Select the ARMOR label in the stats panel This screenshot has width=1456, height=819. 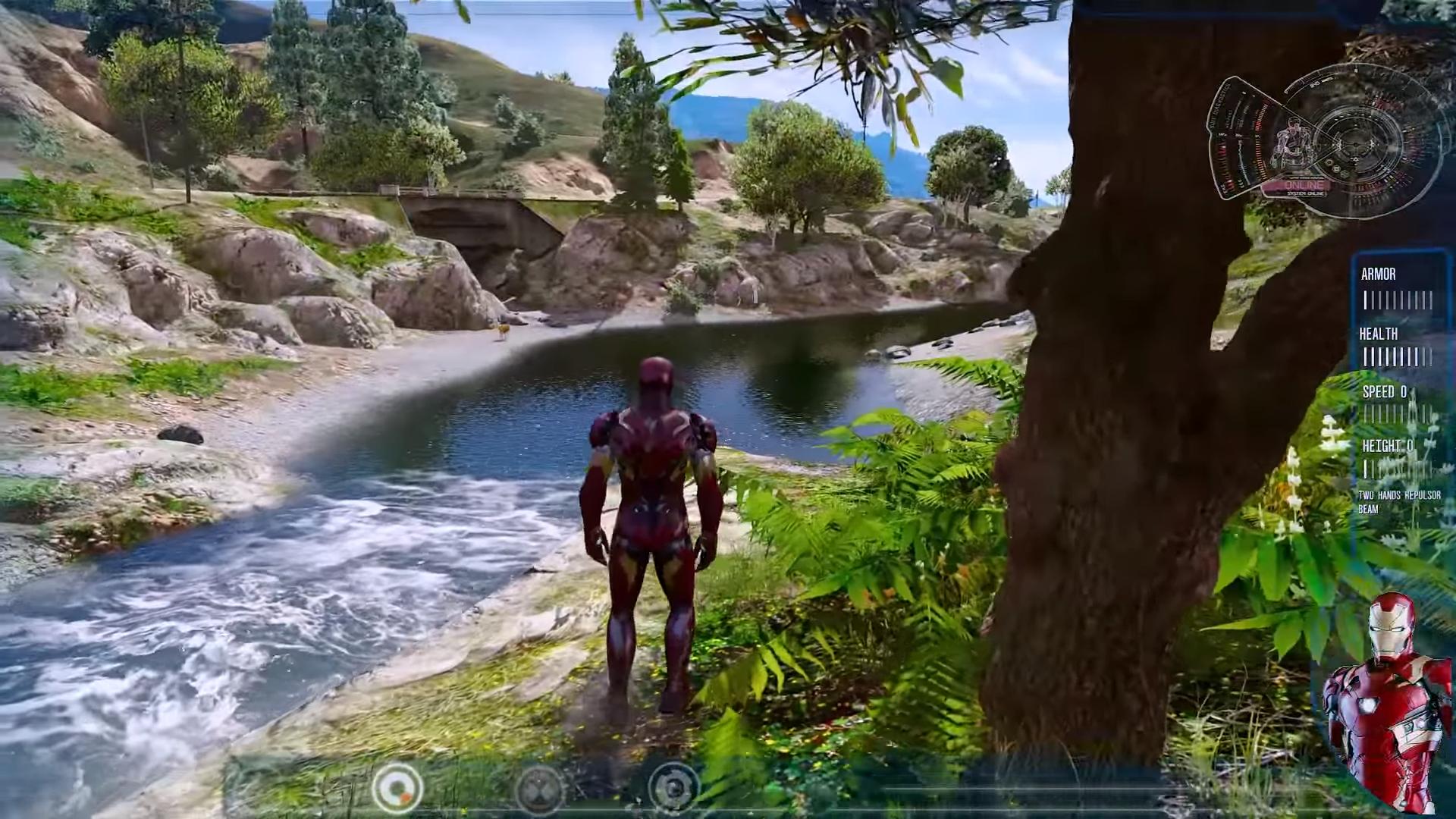(1378, 275)
